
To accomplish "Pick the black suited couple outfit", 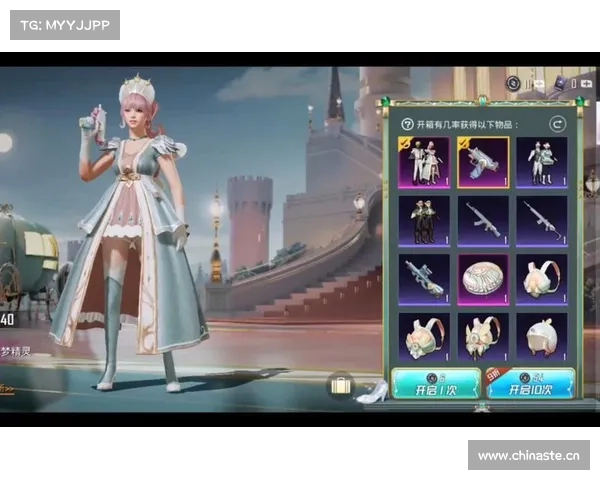I will (x=424, y=220).
